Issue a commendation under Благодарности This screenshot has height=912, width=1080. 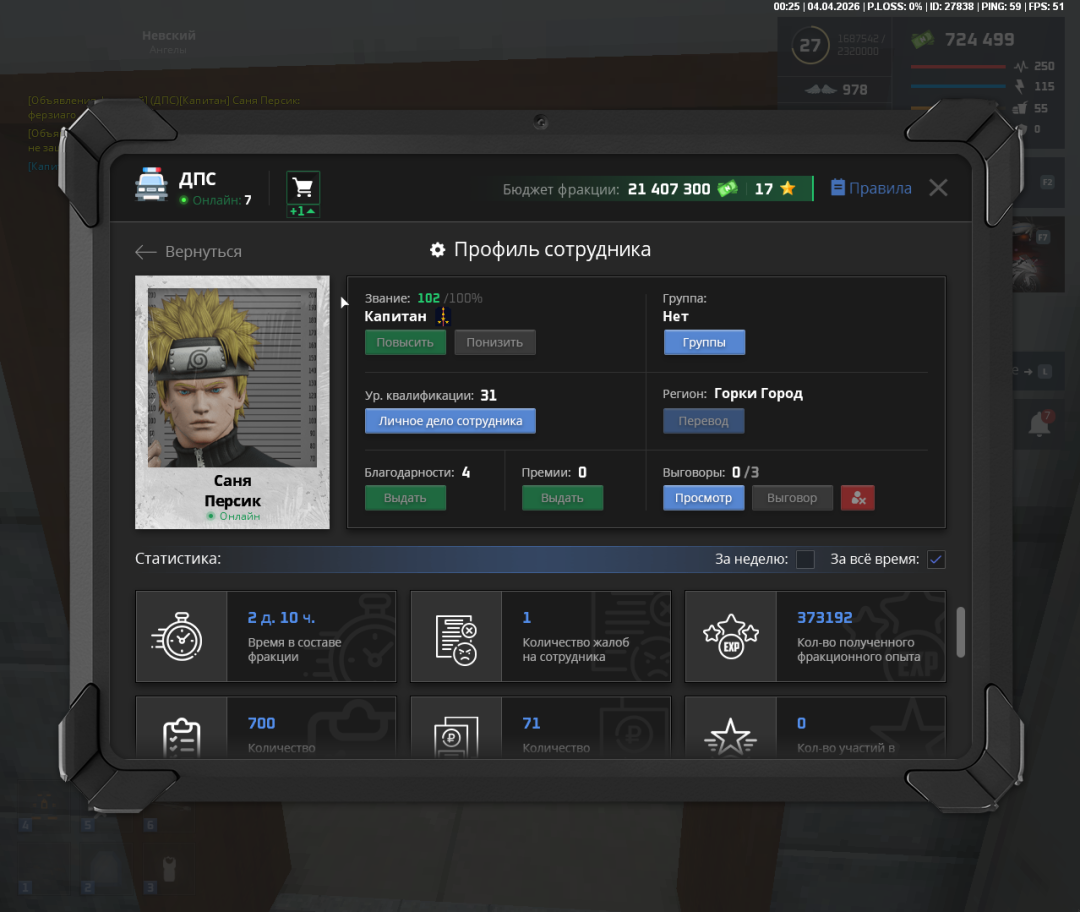pos(405,498)
